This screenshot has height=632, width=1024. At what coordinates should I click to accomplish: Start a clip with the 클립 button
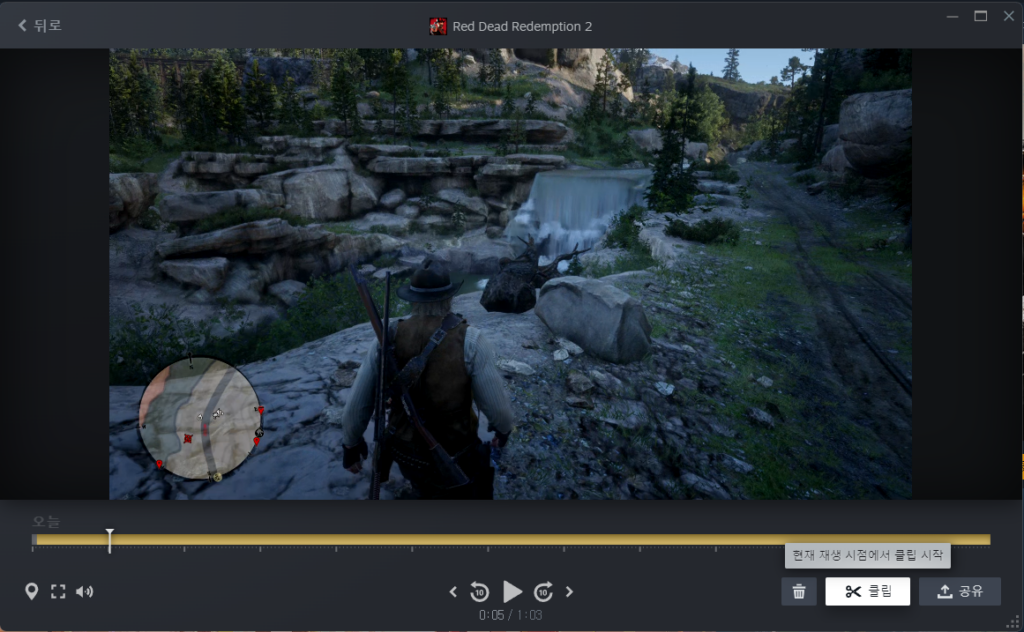[x=867, y=591]
